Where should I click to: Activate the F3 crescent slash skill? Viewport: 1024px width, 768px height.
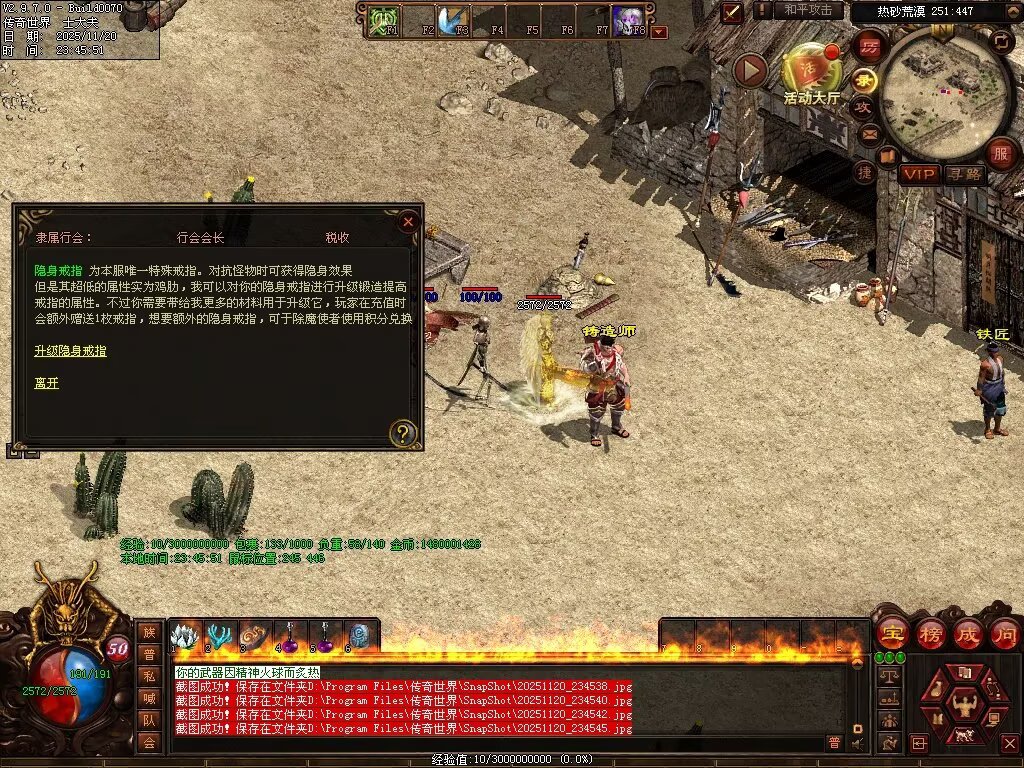click(x=455, y=21)
